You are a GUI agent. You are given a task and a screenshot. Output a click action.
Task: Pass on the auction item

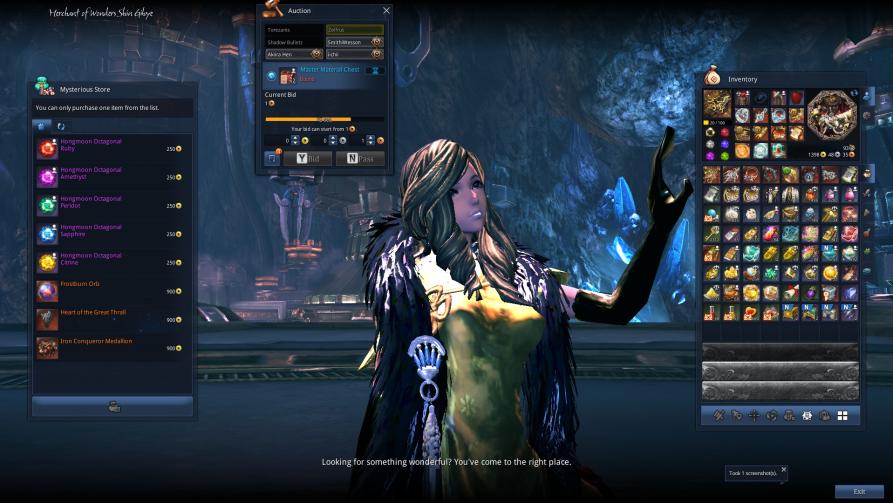coord(359,158)
